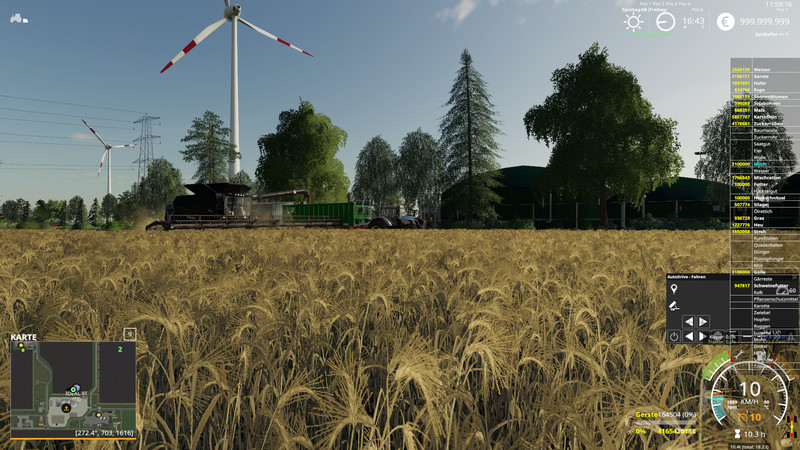Click the euro money icon
This screenshot has height=450, width=800.
(725, 21)
